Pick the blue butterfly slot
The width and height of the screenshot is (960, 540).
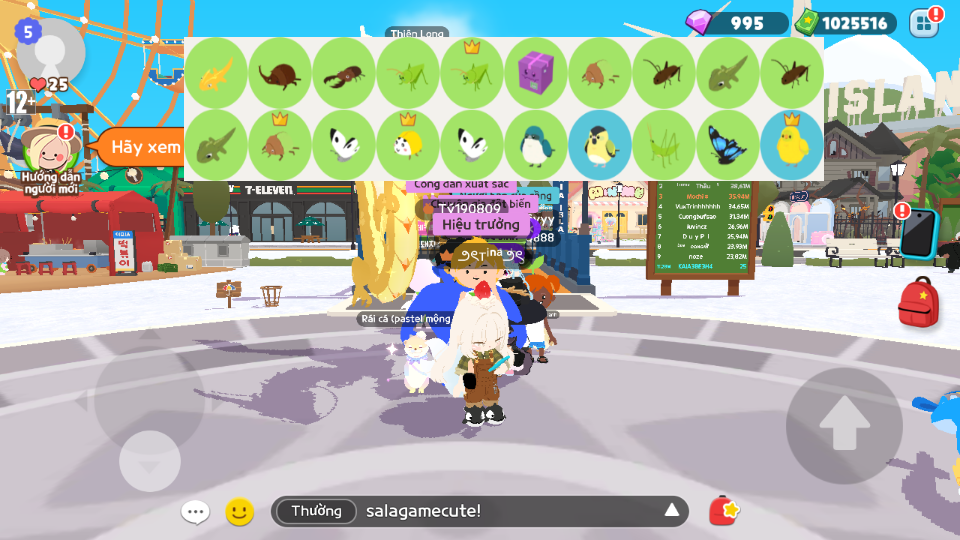click(x=727, y=145)
